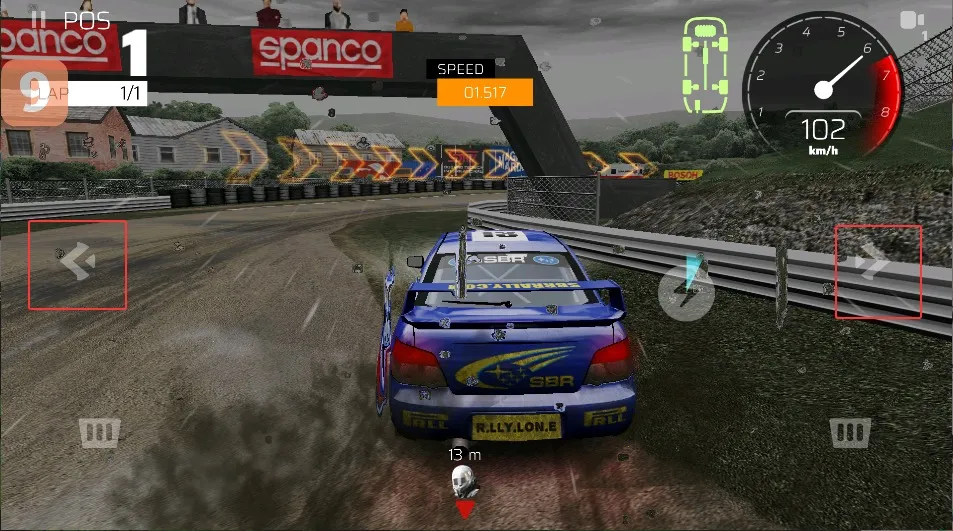This screenshot has width=953, height=531.
Task: Steer left with the left arrow control
Action: tap(77, 264)
